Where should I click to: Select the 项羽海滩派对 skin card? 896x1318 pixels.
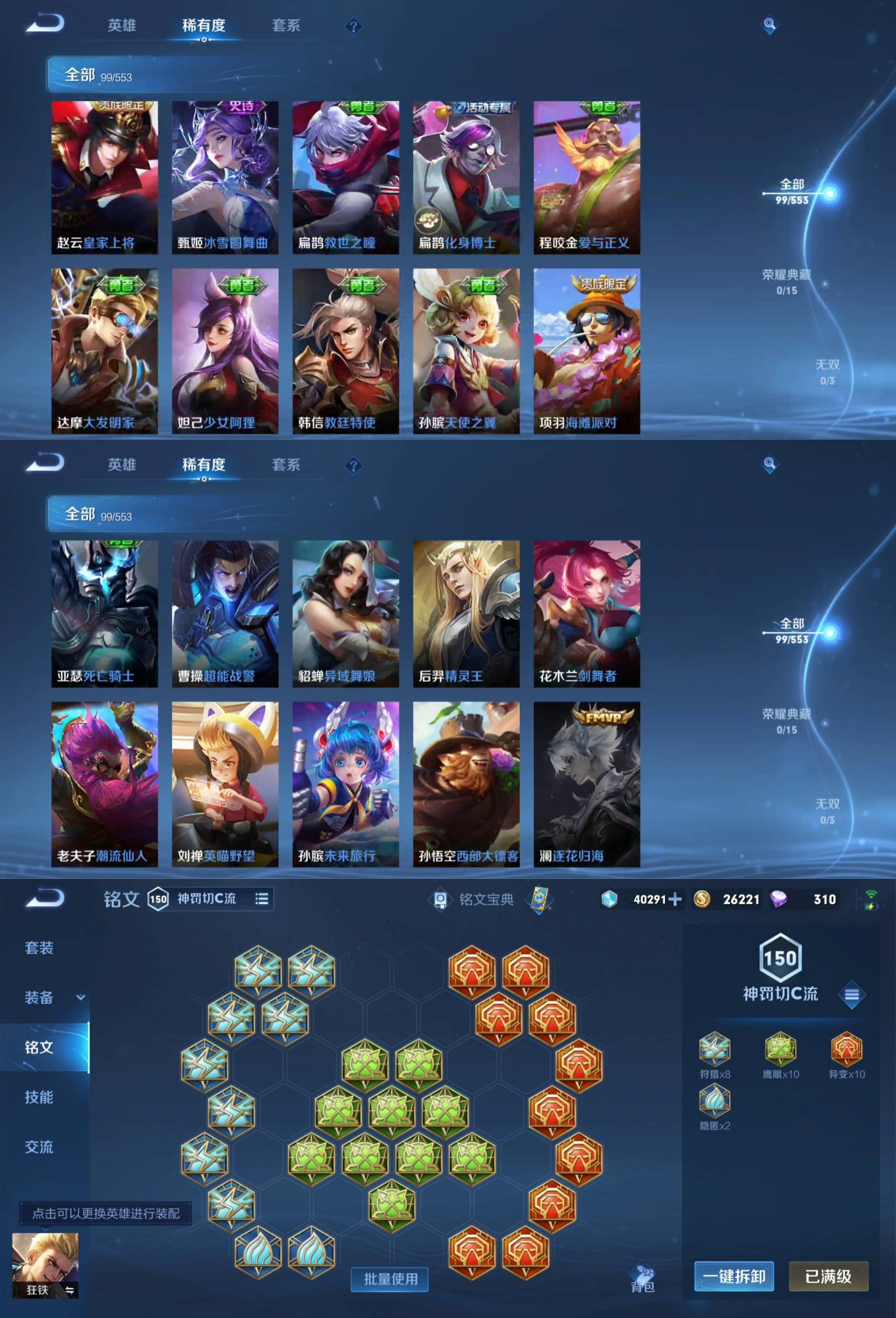587,351
